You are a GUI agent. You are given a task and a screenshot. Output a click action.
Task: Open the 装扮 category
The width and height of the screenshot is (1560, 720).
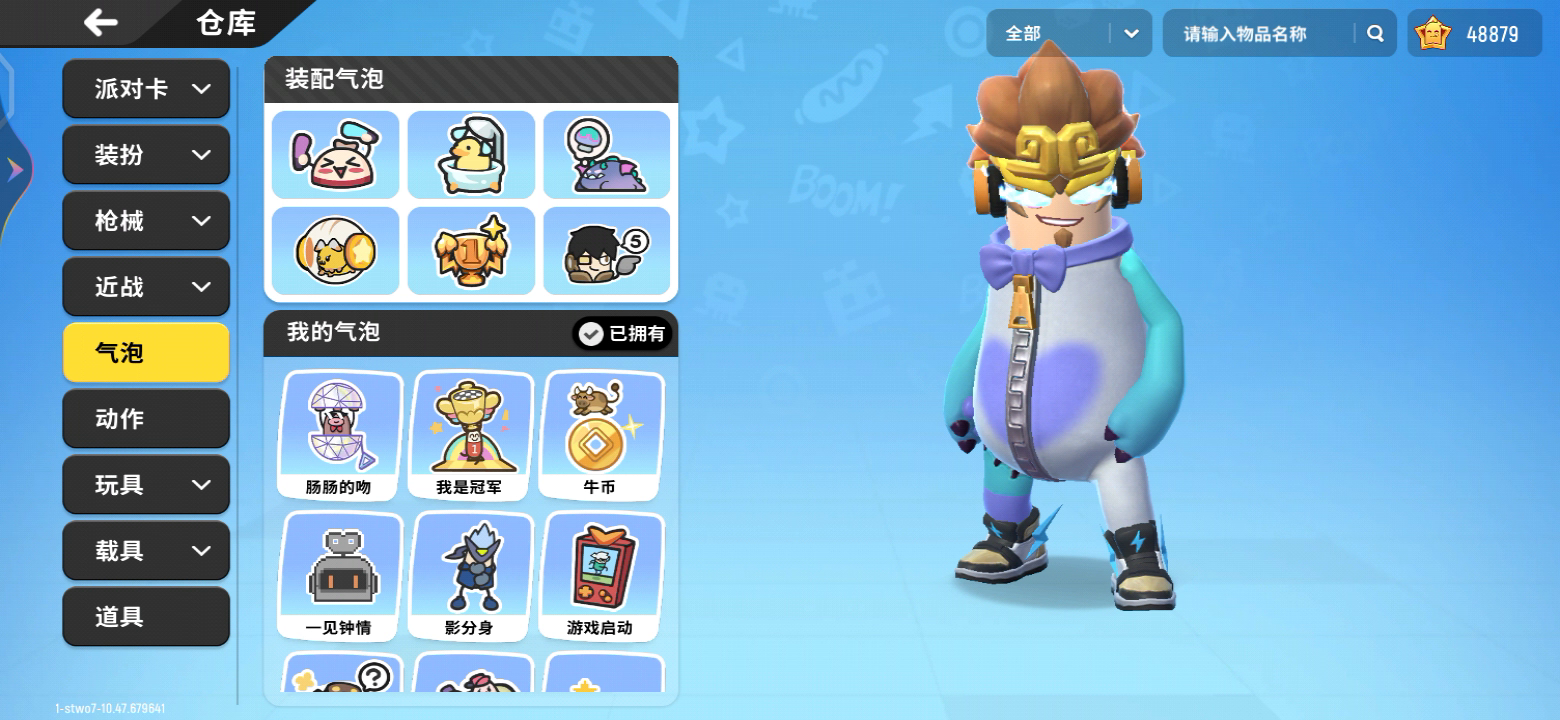point(146,155)
